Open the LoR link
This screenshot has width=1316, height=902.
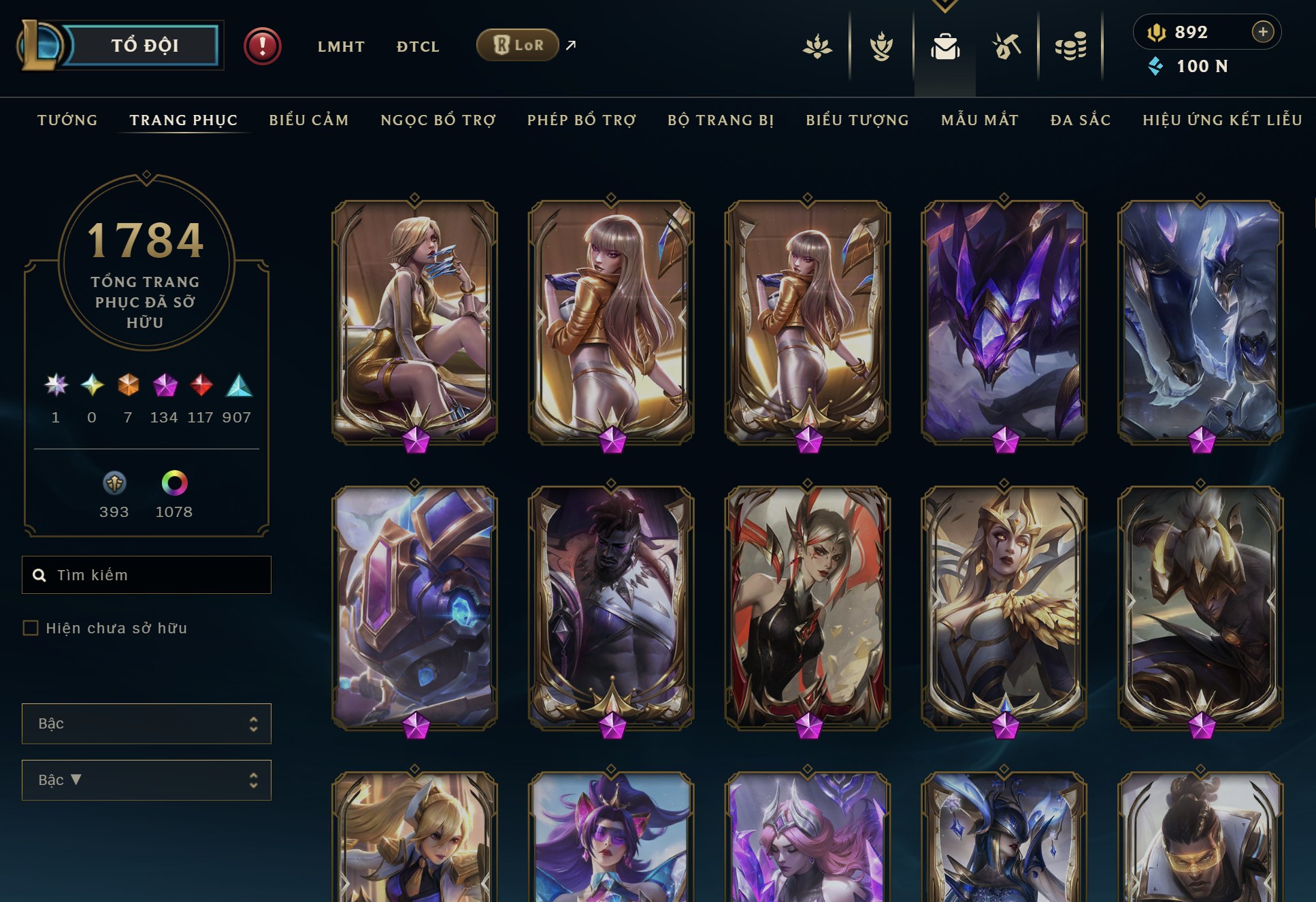point(518,45)
